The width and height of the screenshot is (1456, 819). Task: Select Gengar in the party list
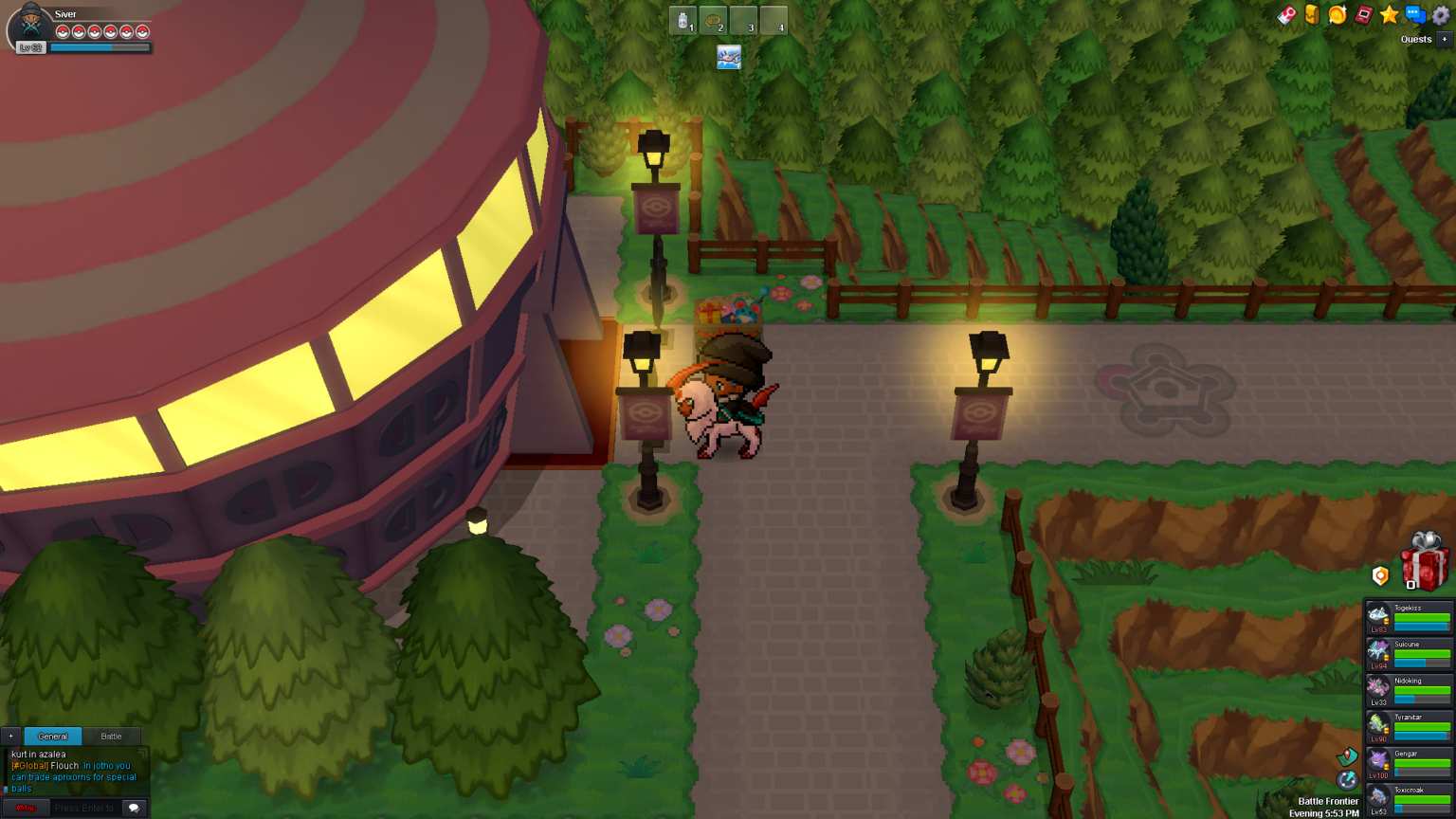coord(1409,762)
